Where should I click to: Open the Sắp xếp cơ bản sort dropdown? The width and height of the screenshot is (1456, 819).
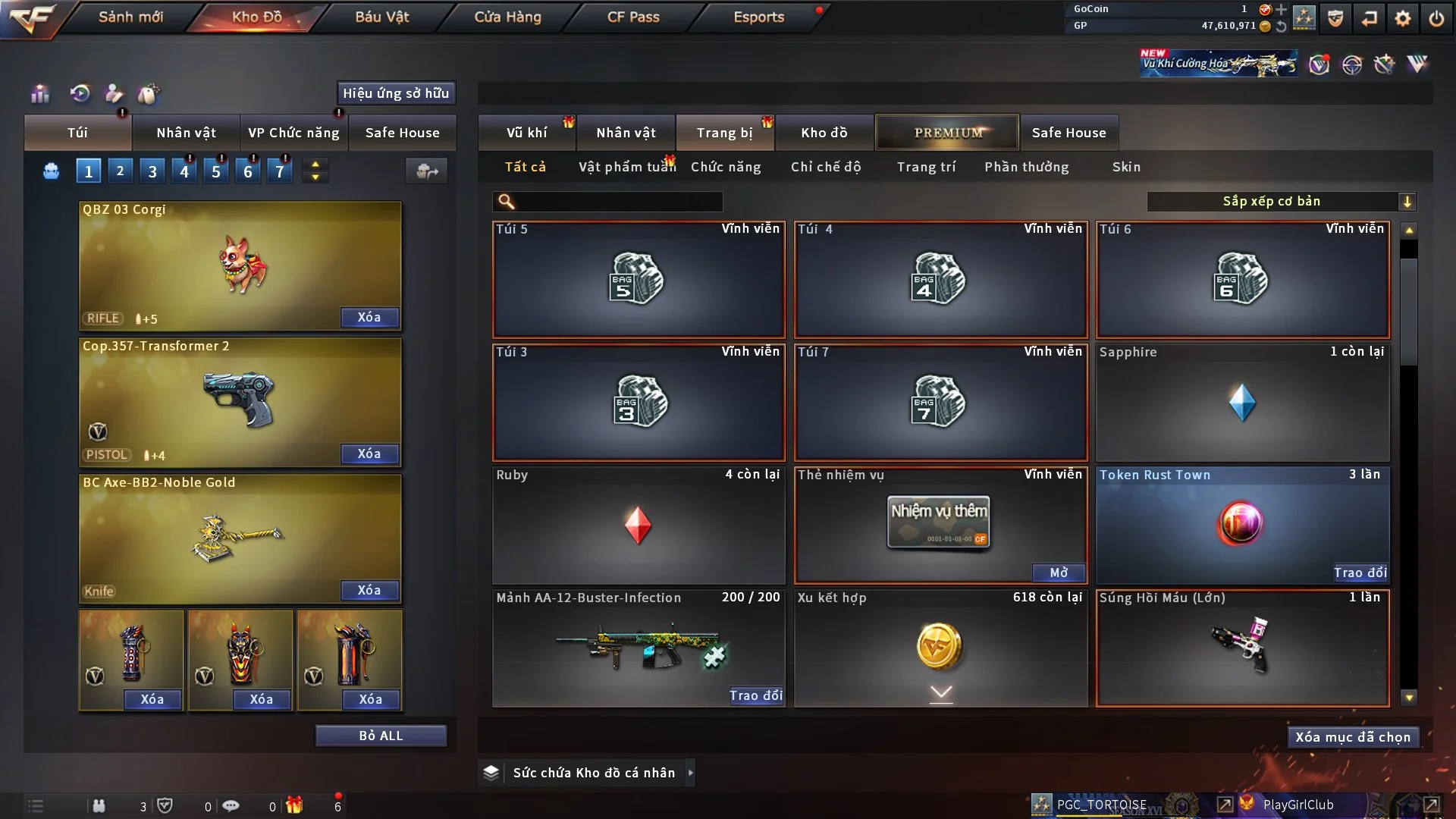(x=1280, y=201)
